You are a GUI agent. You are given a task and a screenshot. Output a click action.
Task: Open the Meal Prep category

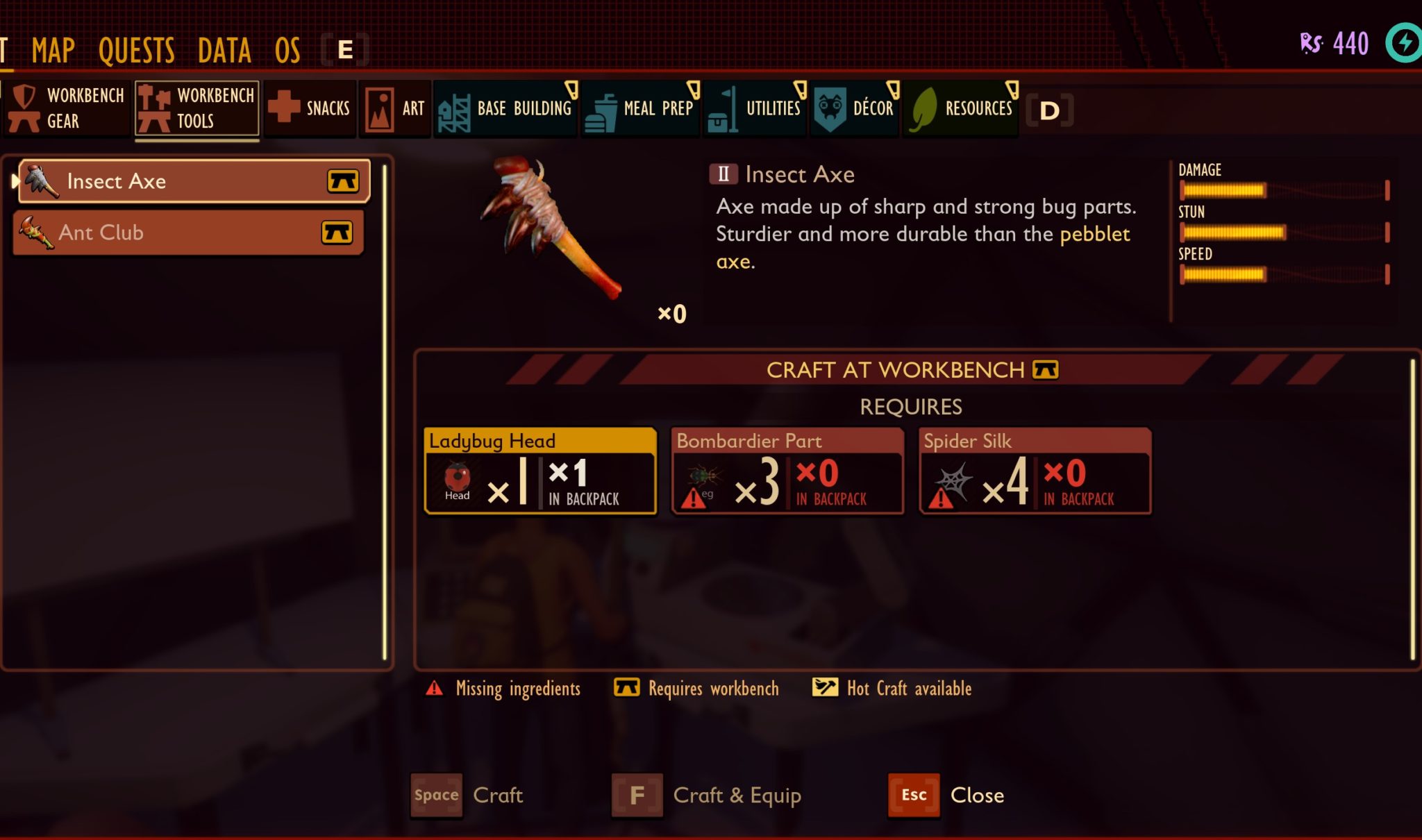tap(640, 108)
